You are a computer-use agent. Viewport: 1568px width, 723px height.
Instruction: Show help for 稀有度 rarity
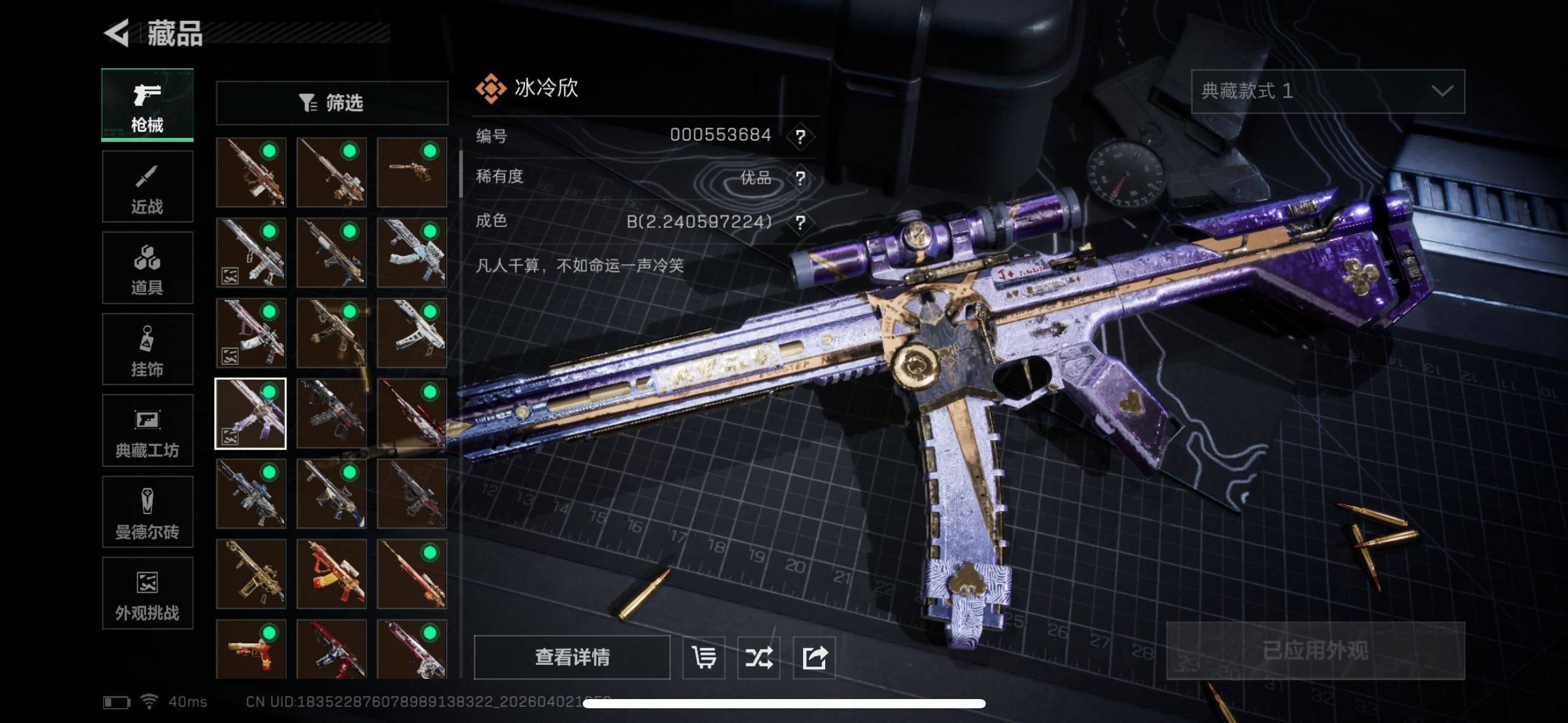point(800,178)
